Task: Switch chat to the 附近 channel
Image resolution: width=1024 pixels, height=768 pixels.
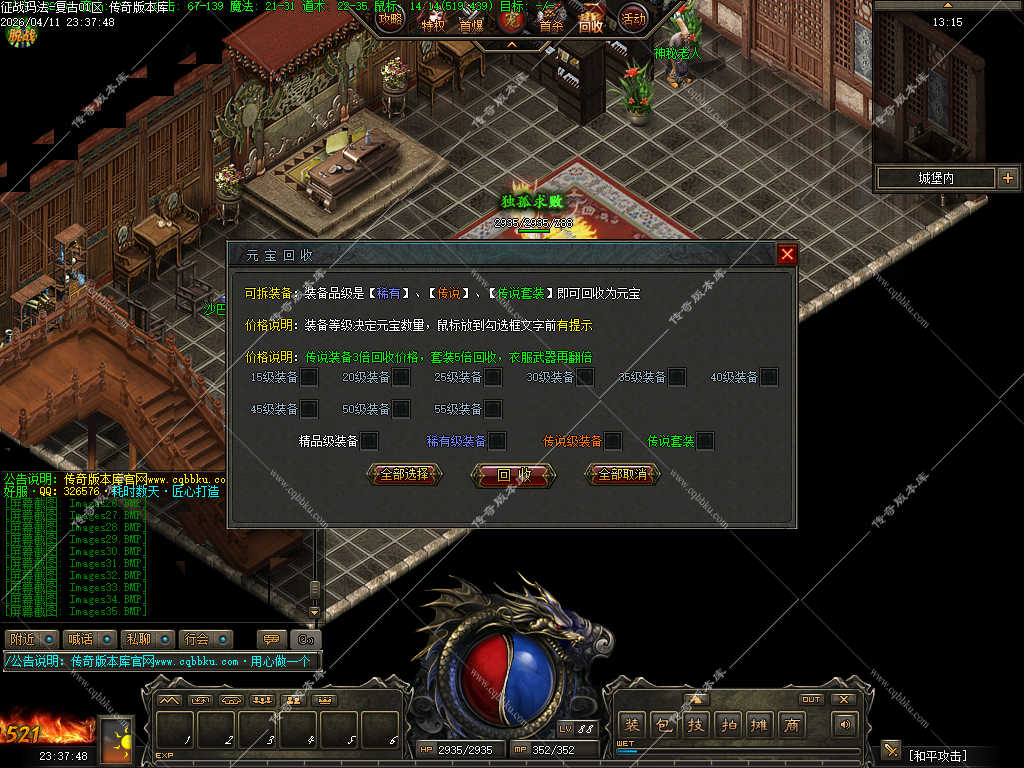Action: [x=30, y=639]
